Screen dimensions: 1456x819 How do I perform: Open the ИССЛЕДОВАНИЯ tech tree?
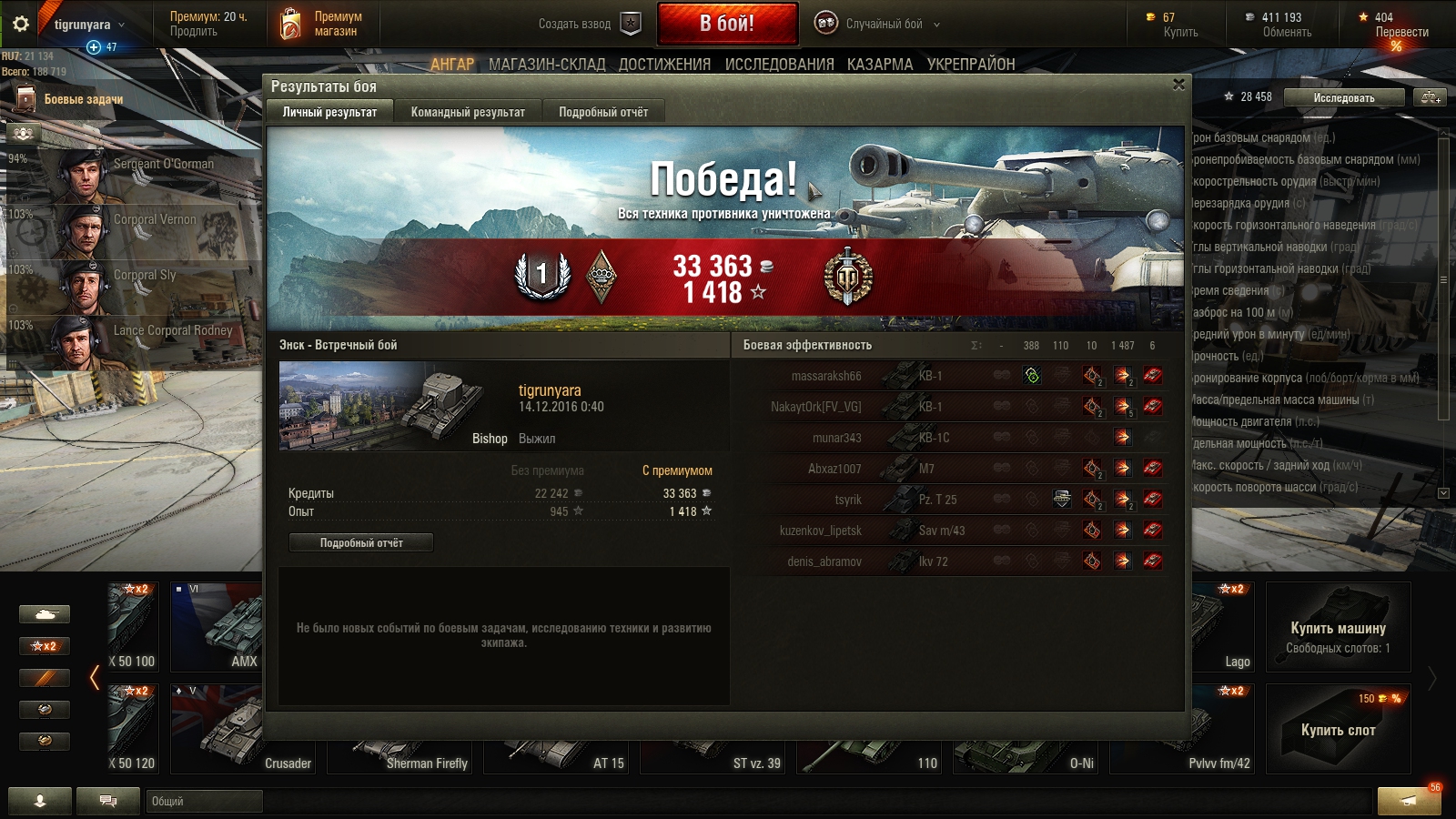pos(779,65)
